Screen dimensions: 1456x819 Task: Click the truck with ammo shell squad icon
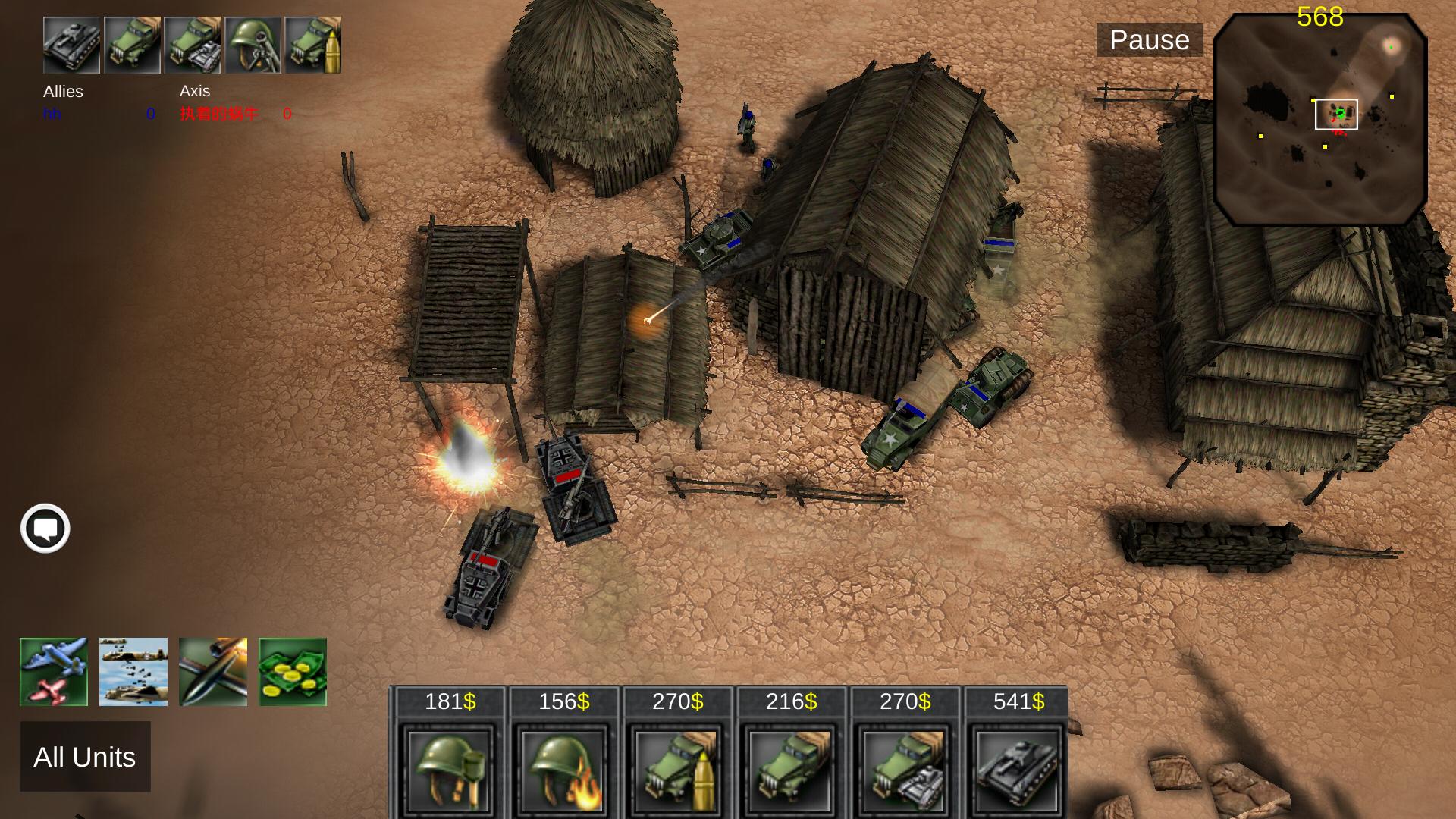pos(315,45)
